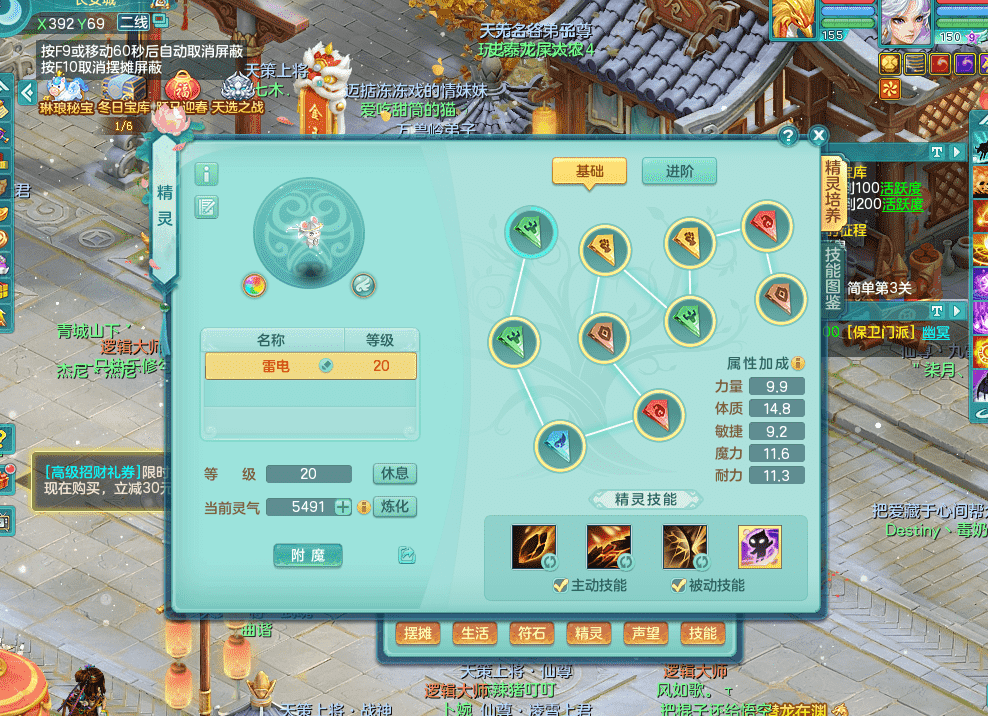Click the 休息 button
This screenshot has height=716, width=988.
394,473
